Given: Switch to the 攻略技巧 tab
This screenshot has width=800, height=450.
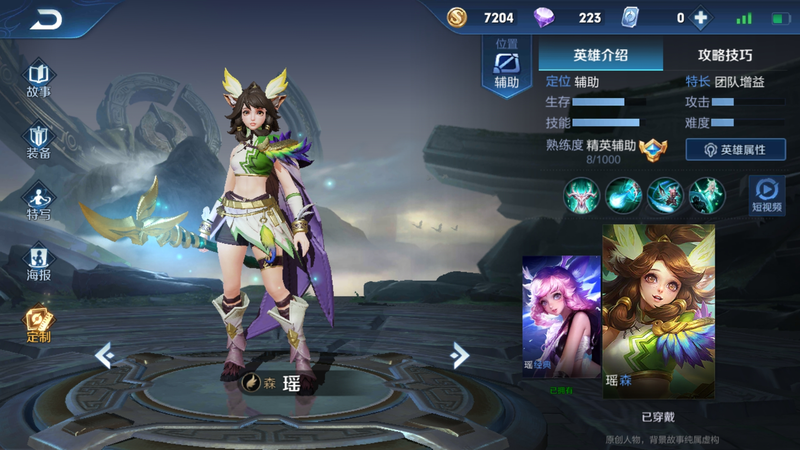Looking at the screenshot, I should 724,55.
